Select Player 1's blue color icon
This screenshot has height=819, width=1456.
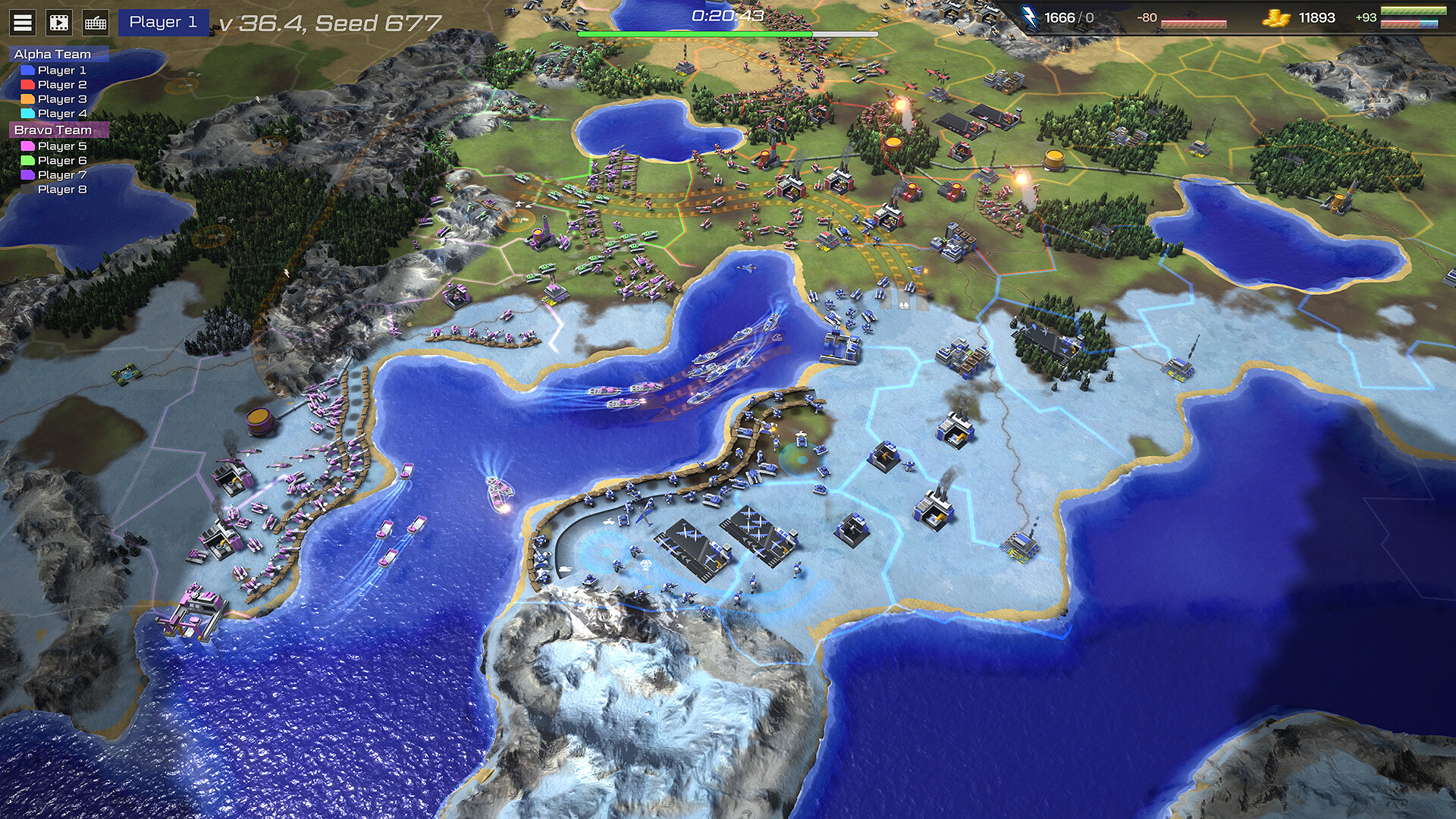[x=29, y=70]
